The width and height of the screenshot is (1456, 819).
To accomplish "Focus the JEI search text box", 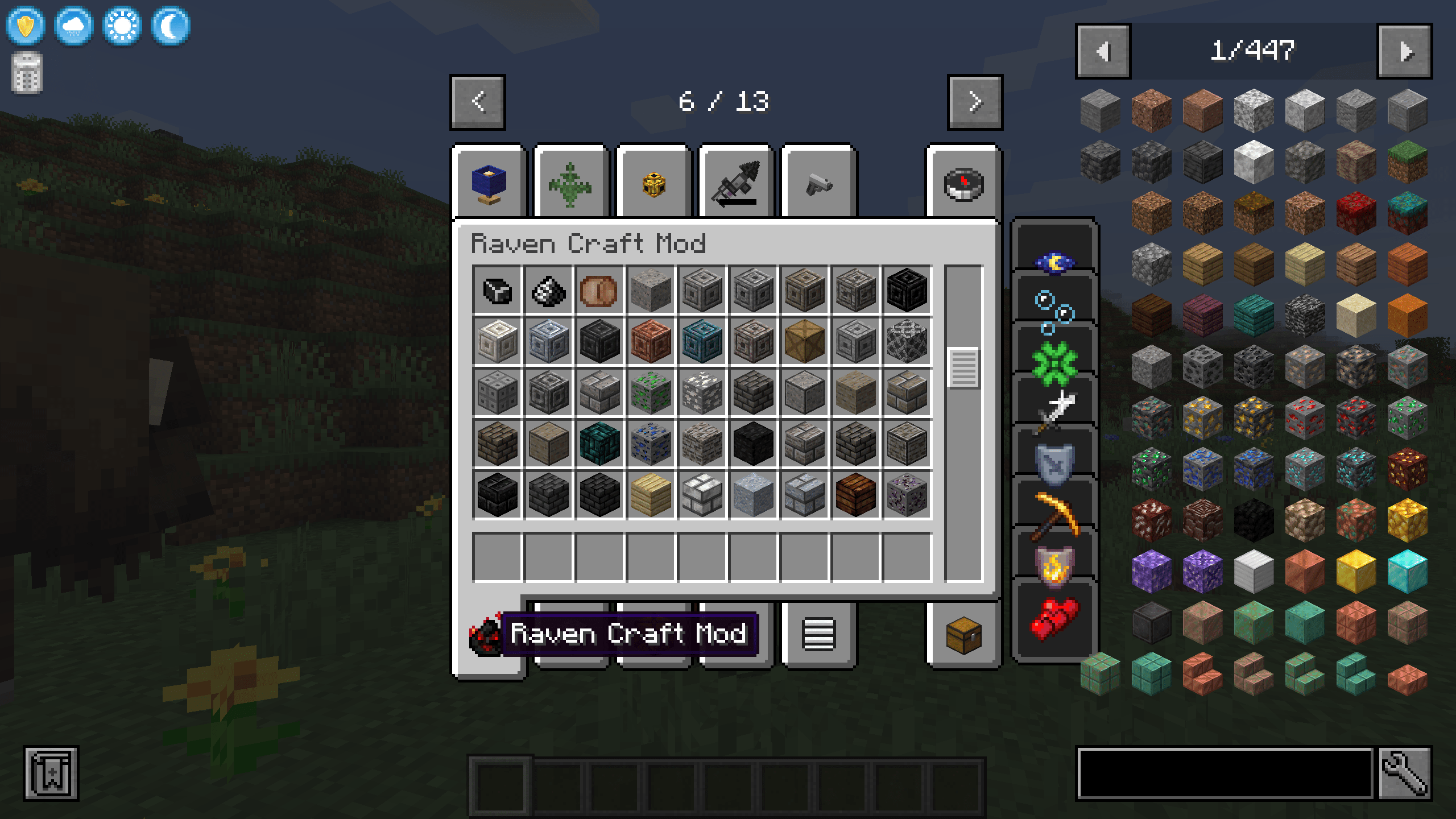I will pos(1226,773).
